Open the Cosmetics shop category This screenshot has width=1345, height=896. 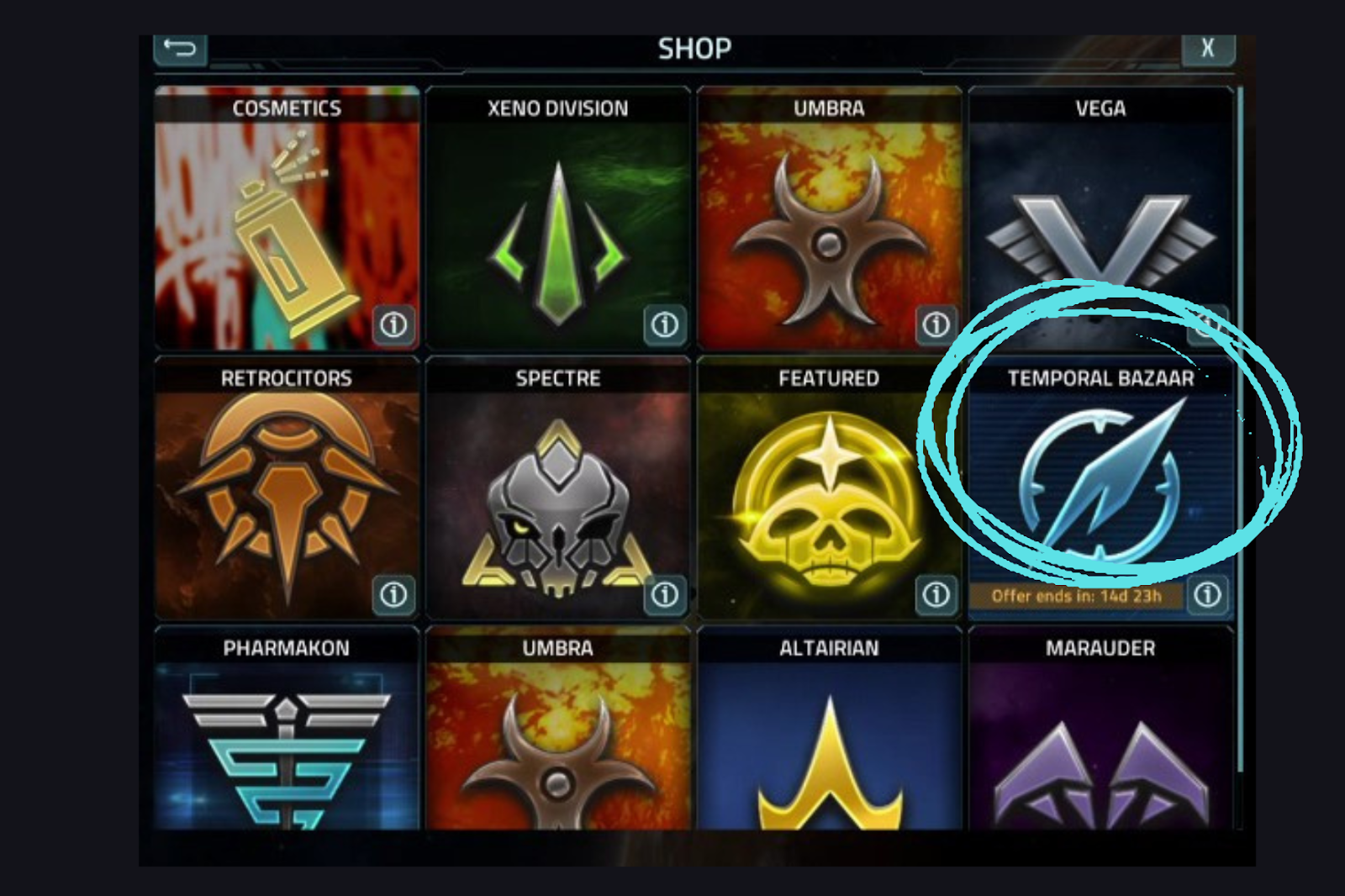coord(286,227)
